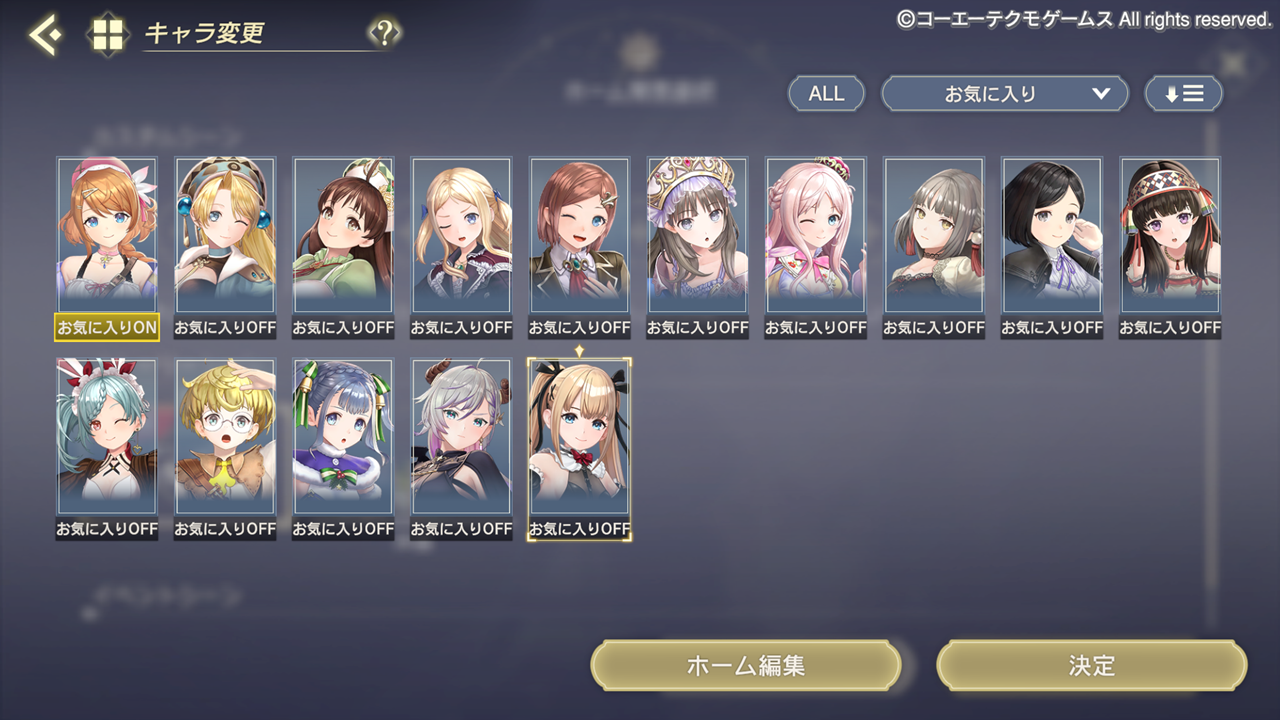Select the blonde girl with black ribbons
The image size is (1280, 720).
[579, 437]
